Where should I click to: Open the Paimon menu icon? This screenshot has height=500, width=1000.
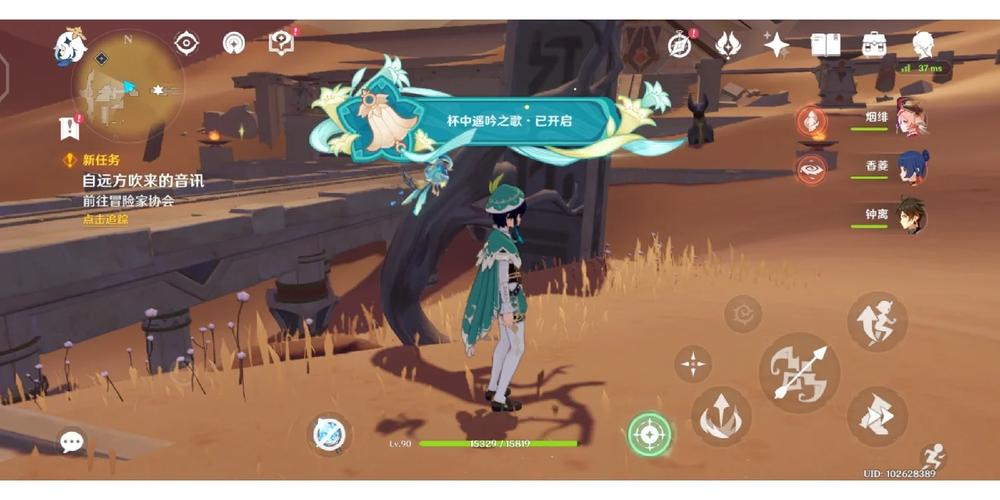(70, 44)
